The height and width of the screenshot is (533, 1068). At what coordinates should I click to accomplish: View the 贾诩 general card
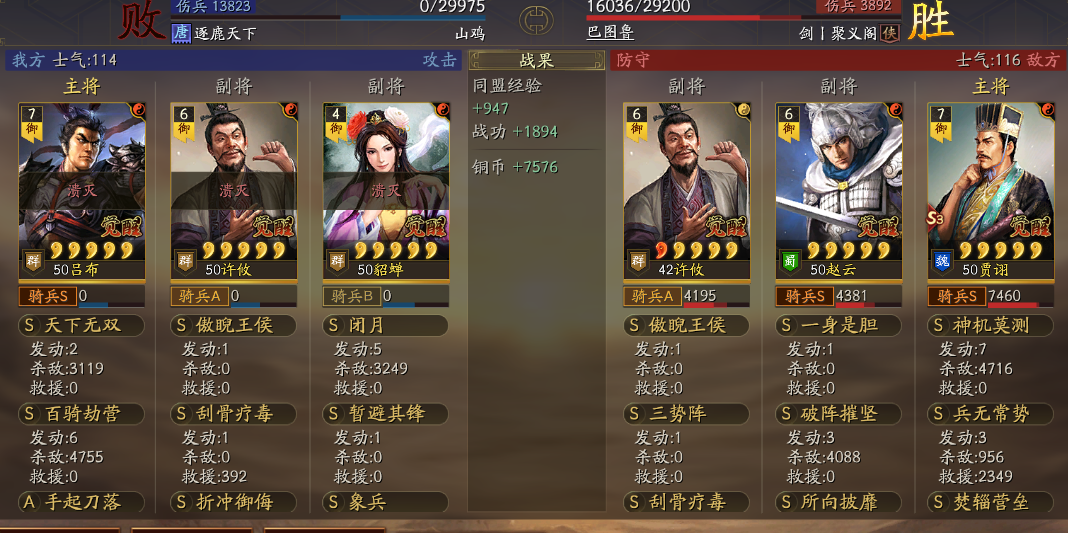pos(991,190)
